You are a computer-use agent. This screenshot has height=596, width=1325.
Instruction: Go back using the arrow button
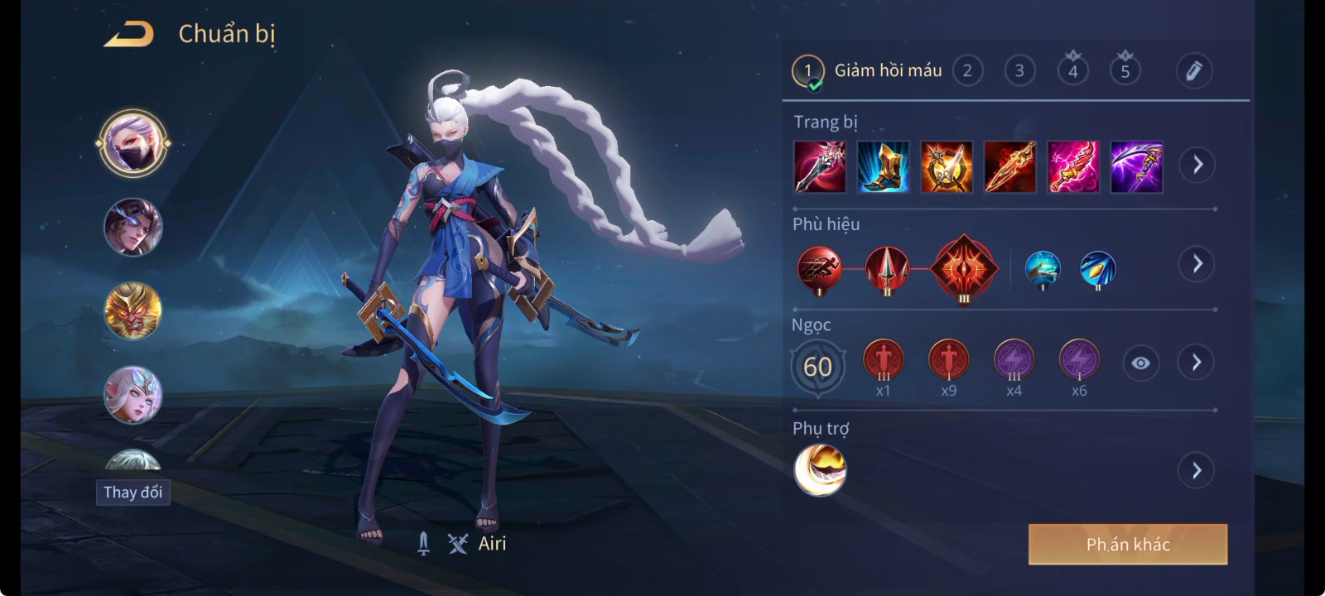[129, 35]
